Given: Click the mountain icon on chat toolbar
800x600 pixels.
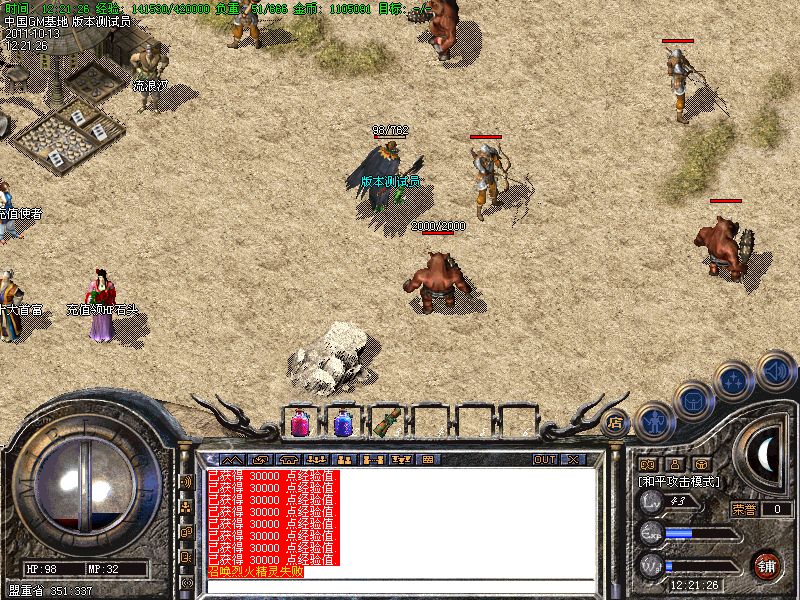Looking at the screenshot, I should pos(236,460).
